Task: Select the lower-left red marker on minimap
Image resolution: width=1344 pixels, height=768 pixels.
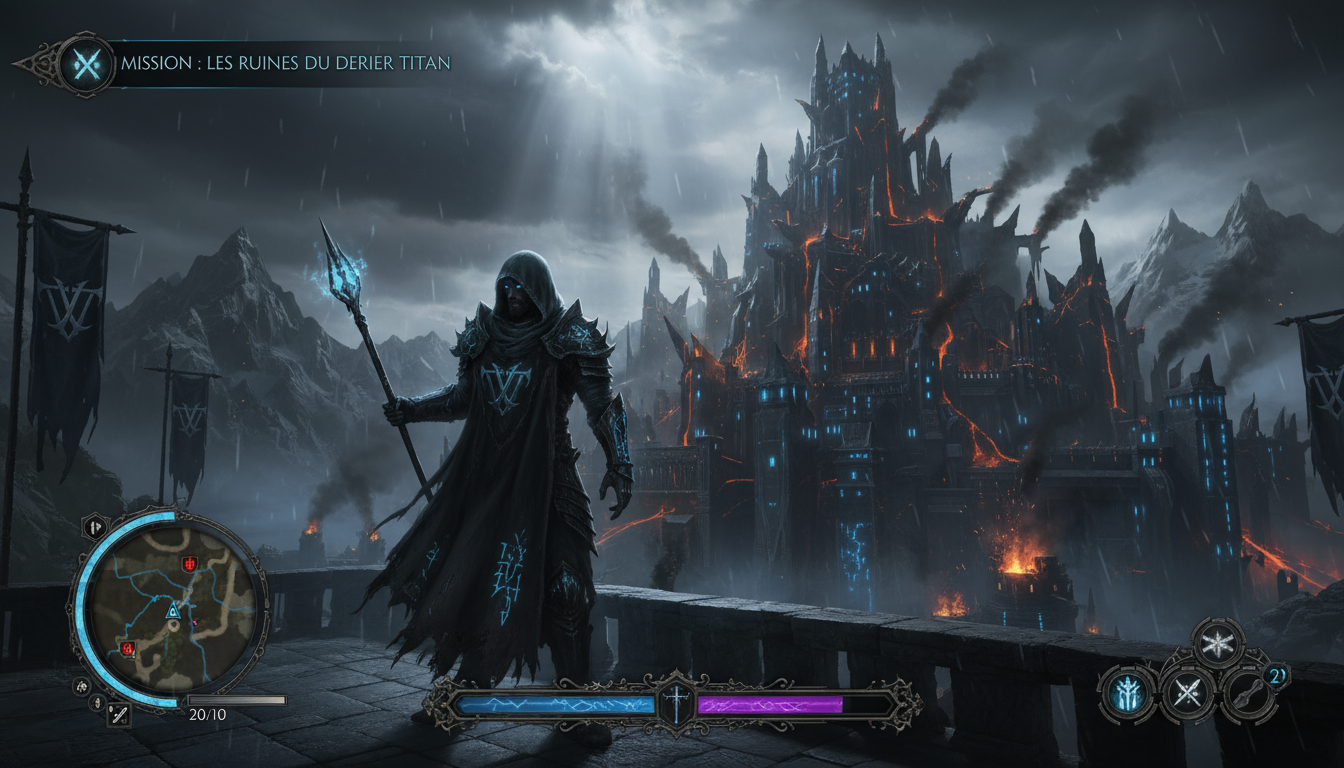Action: [x=128, y=649]
